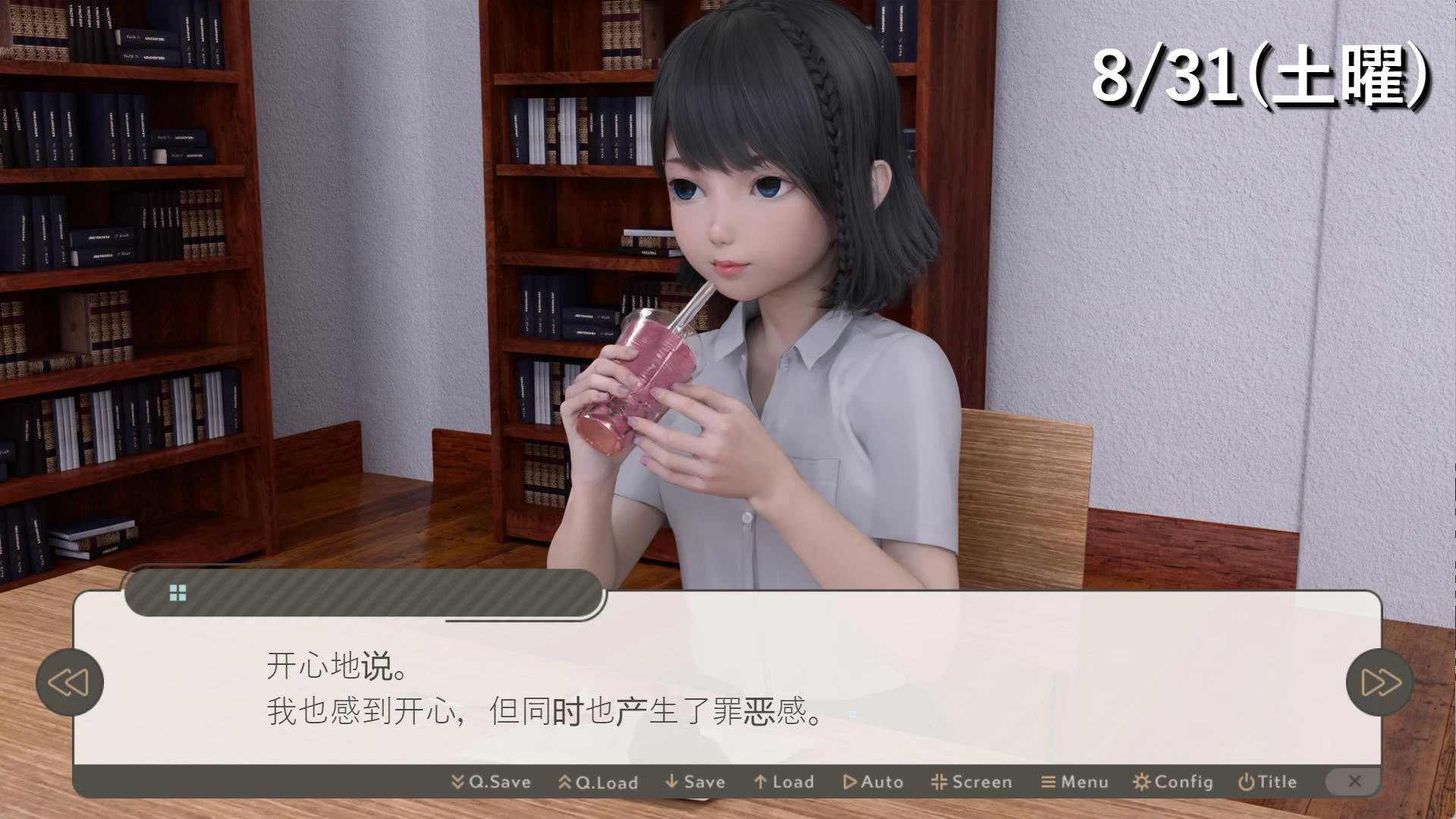The width and height of the screenshot is (1456, 819).
Task: Open the Menu
Action: tap(1074, 782)
